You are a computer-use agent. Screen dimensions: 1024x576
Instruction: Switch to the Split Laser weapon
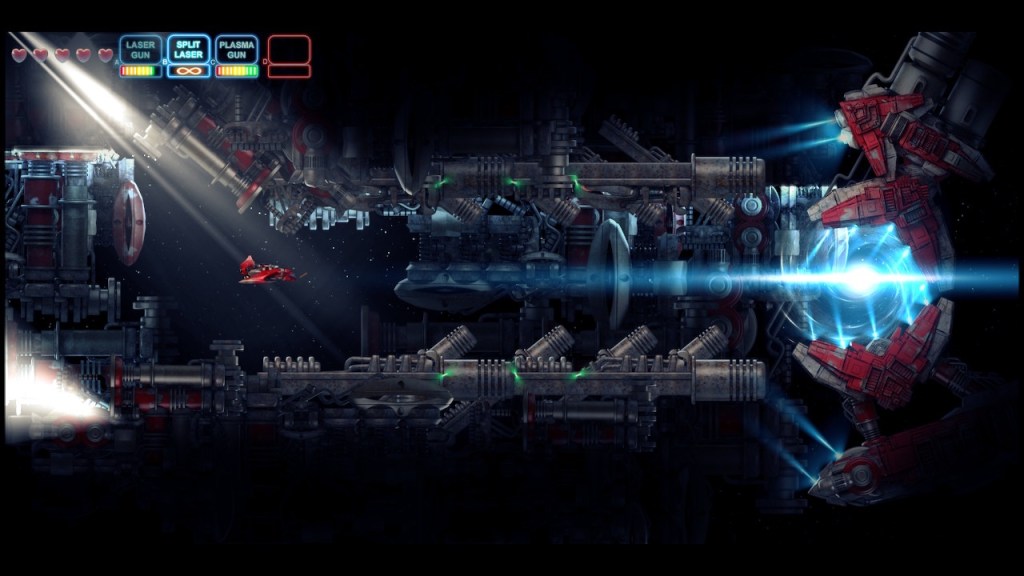pyautogui.click(x=188, y=50)
